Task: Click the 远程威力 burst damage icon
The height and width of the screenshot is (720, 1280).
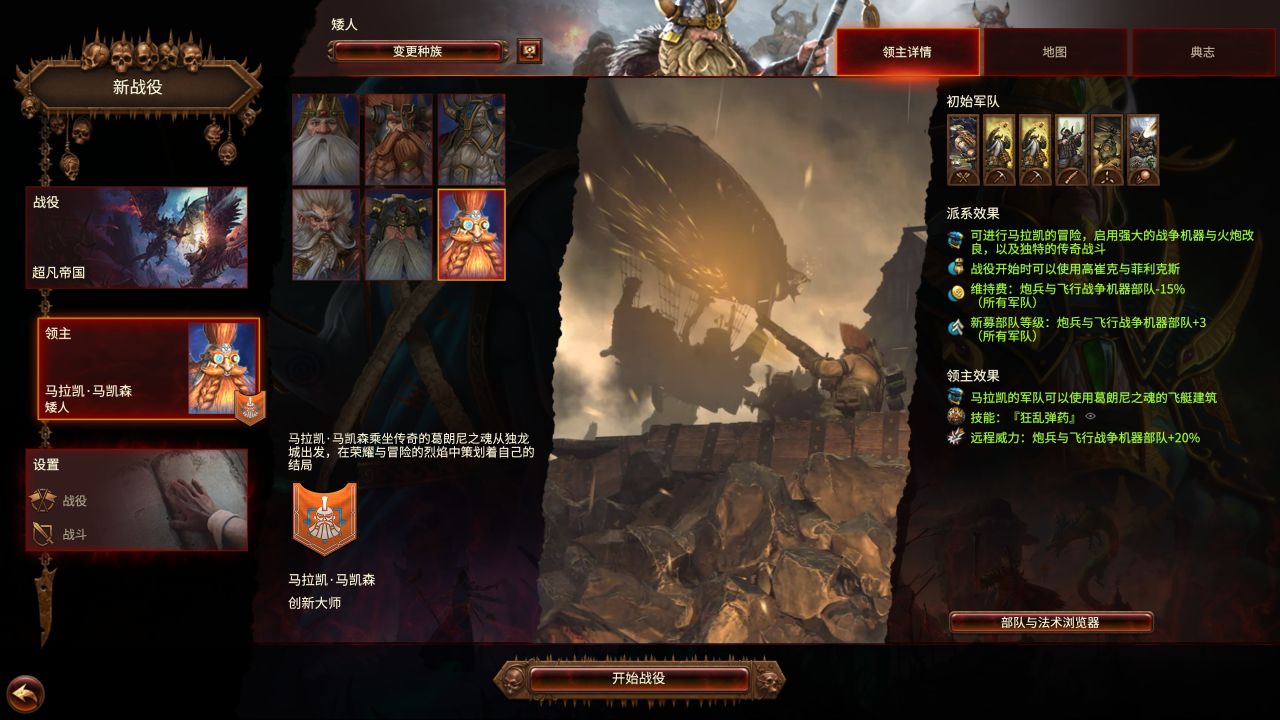Action: tap(955, 437)
